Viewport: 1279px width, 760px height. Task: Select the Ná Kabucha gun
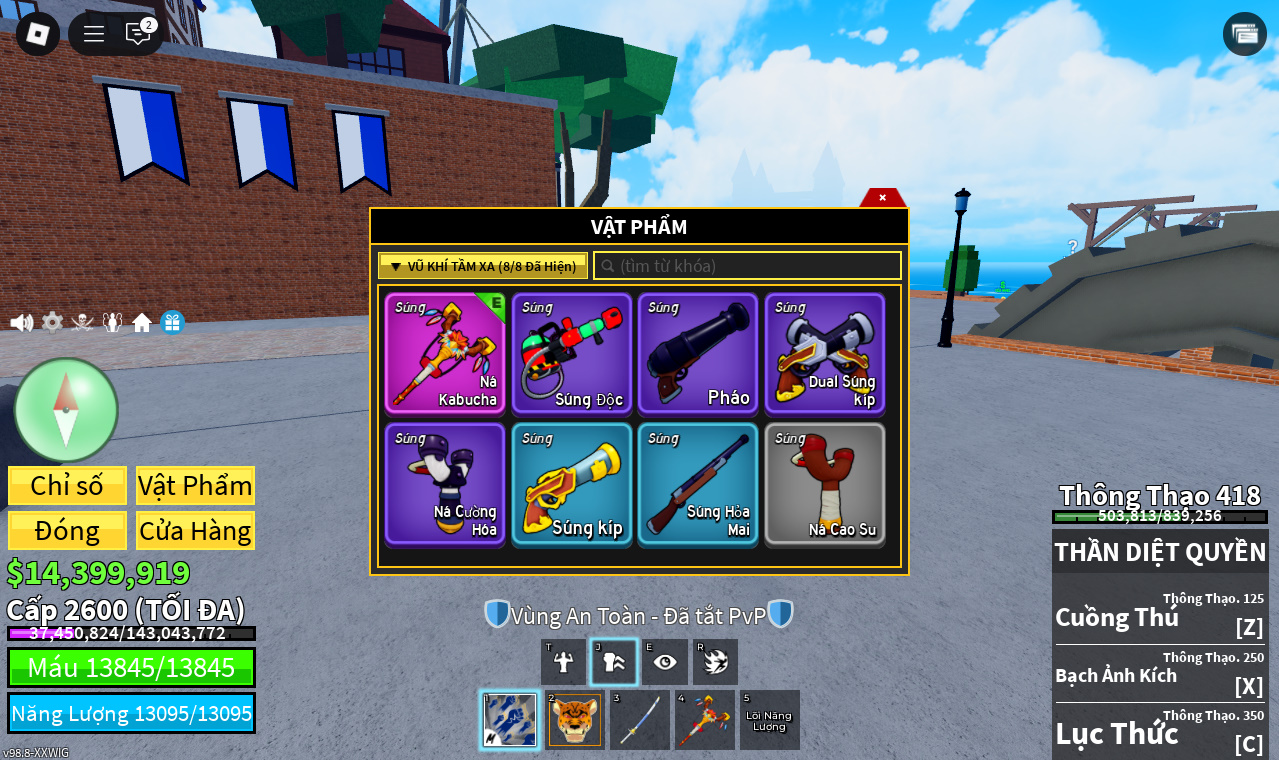445,353
